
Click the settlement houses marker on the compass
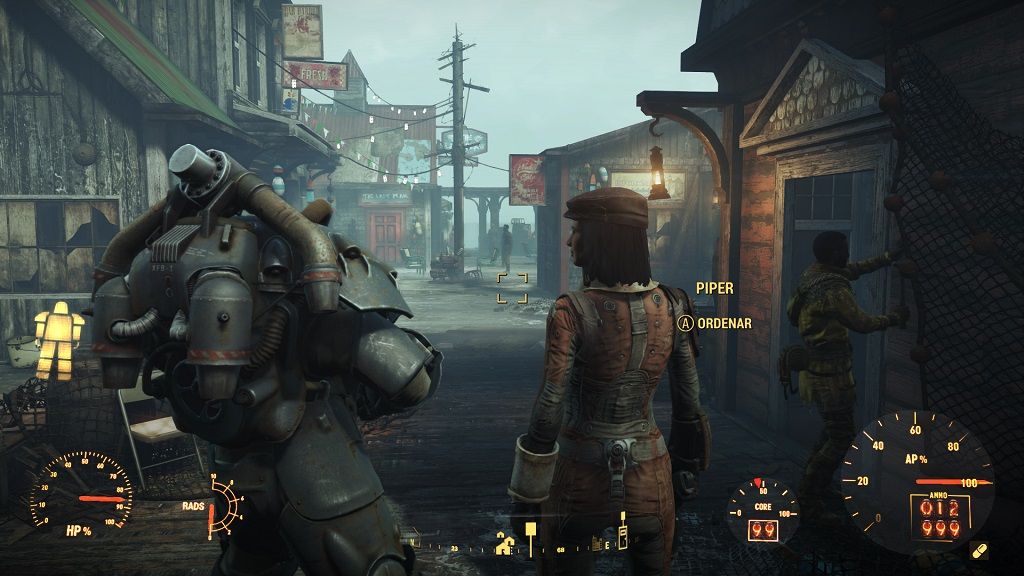(x=505, y=545)
